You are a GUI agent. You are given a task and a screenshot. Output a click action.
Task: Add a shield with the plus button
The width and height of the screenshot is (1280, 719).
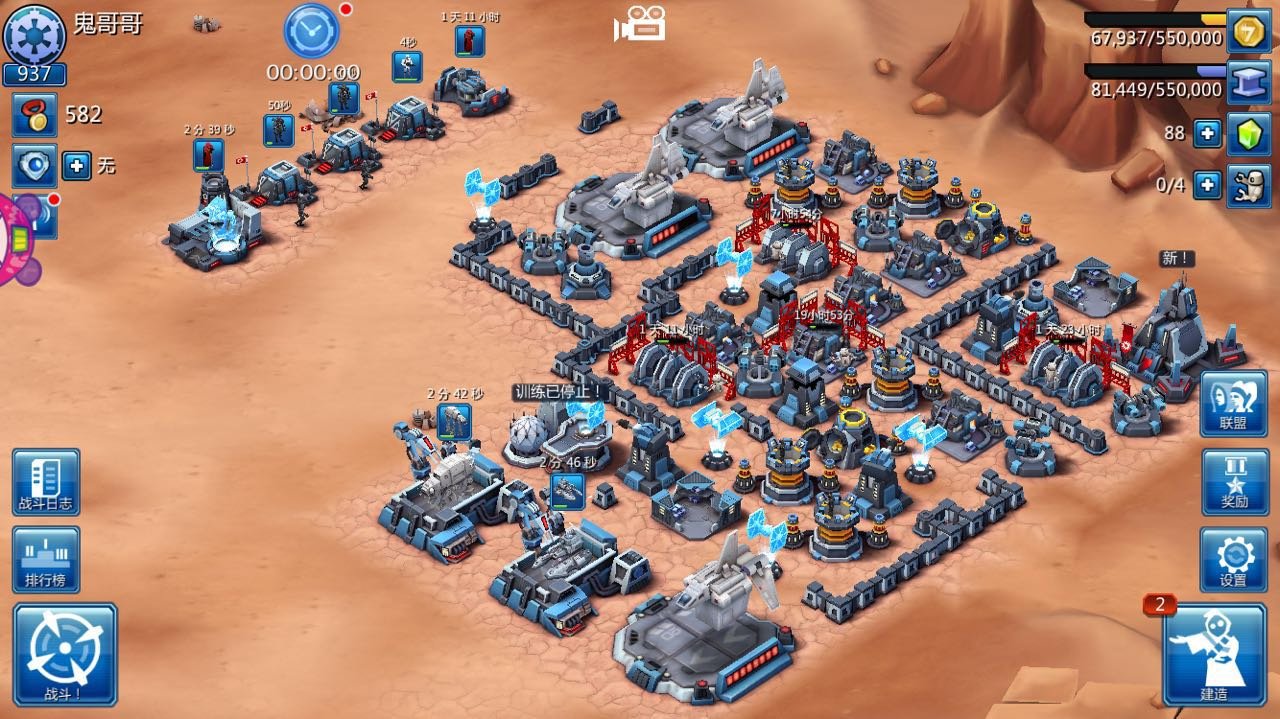pos(77,165)
